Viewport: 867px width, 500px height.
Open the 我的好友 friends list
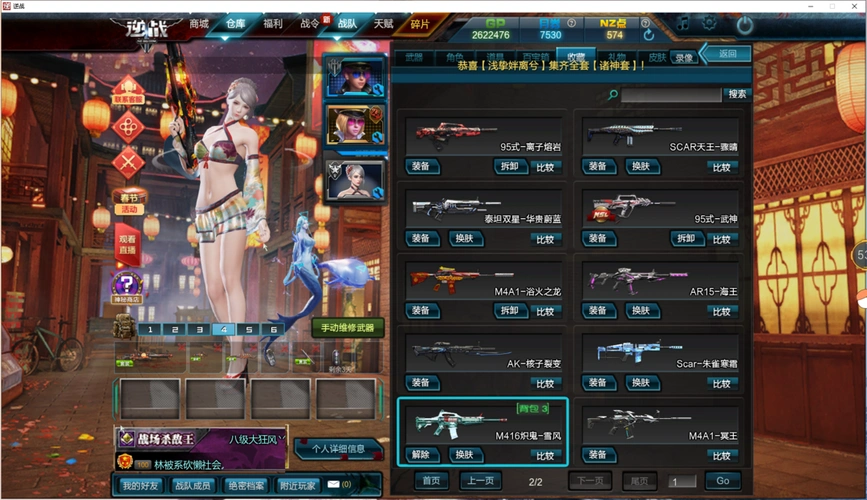[139, 485]
